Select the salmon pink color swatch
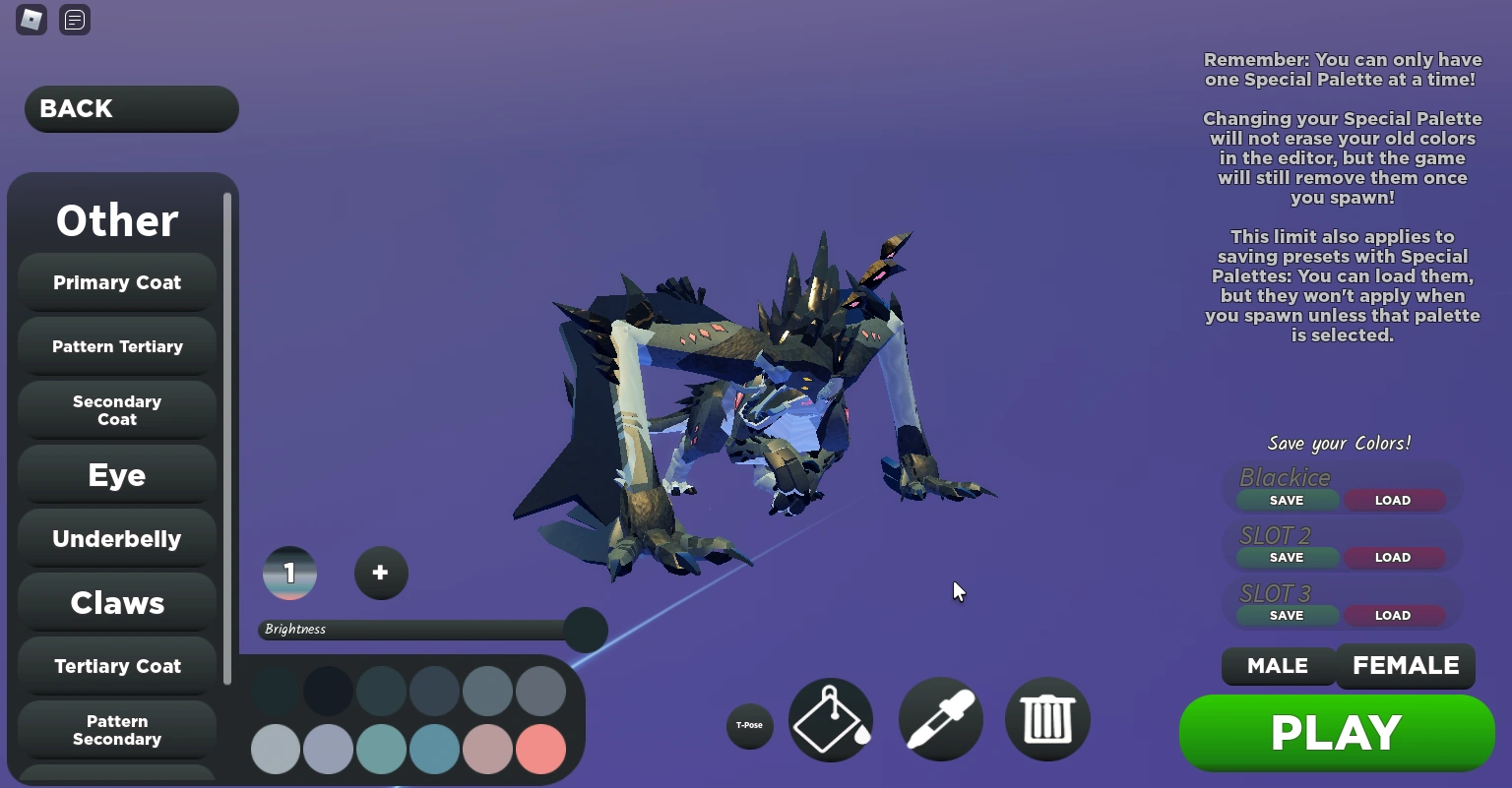1512x788 pixels. [540, 749]
